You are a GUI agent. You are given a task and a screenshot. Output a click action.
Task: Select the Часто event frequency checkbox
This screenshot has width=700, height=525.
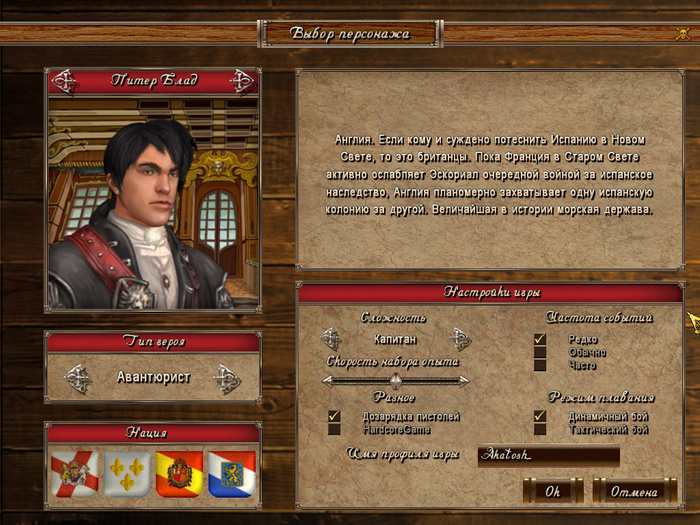pos(540,365)
